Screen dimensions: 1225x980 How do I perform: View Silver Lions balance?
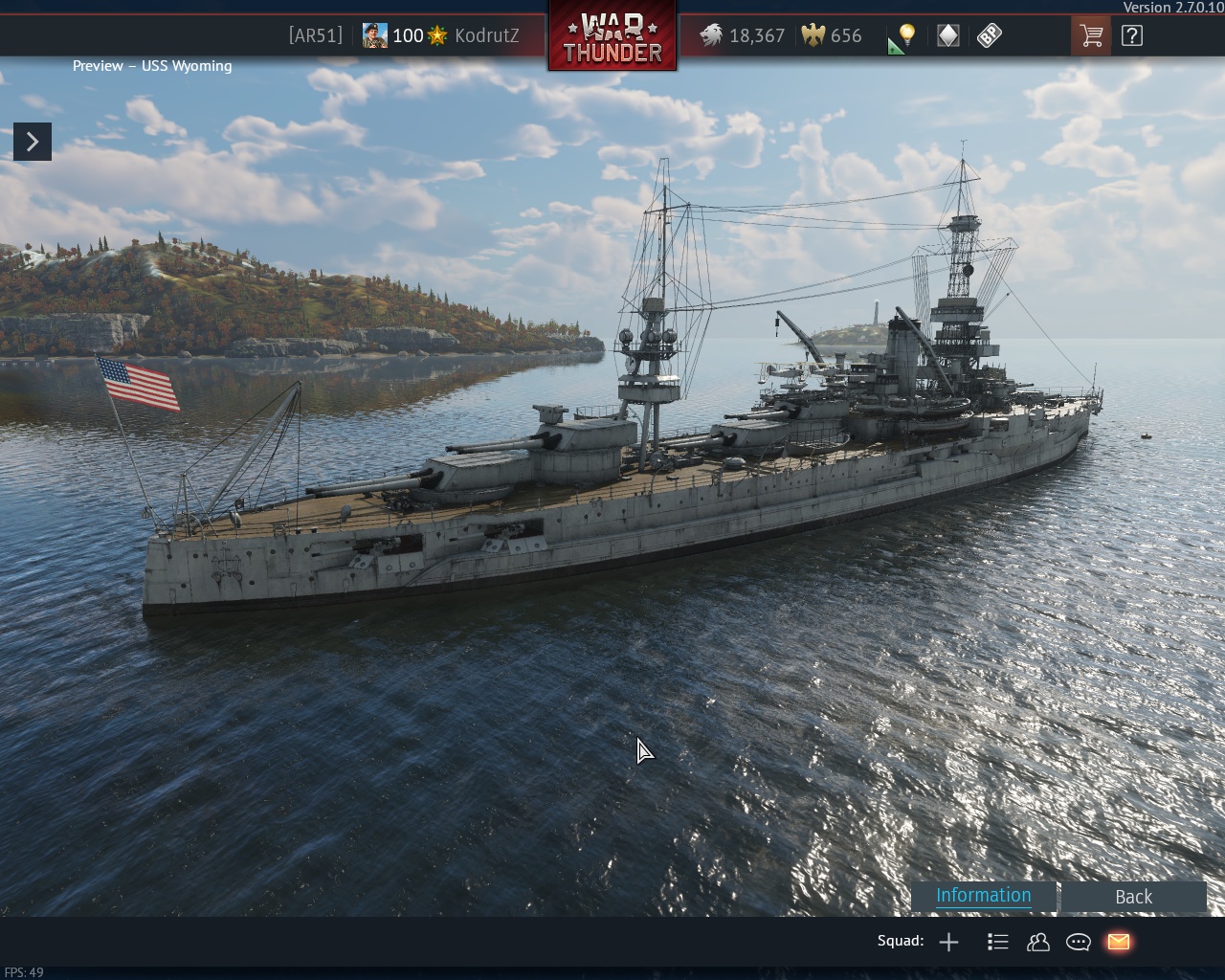pos(743,36)
